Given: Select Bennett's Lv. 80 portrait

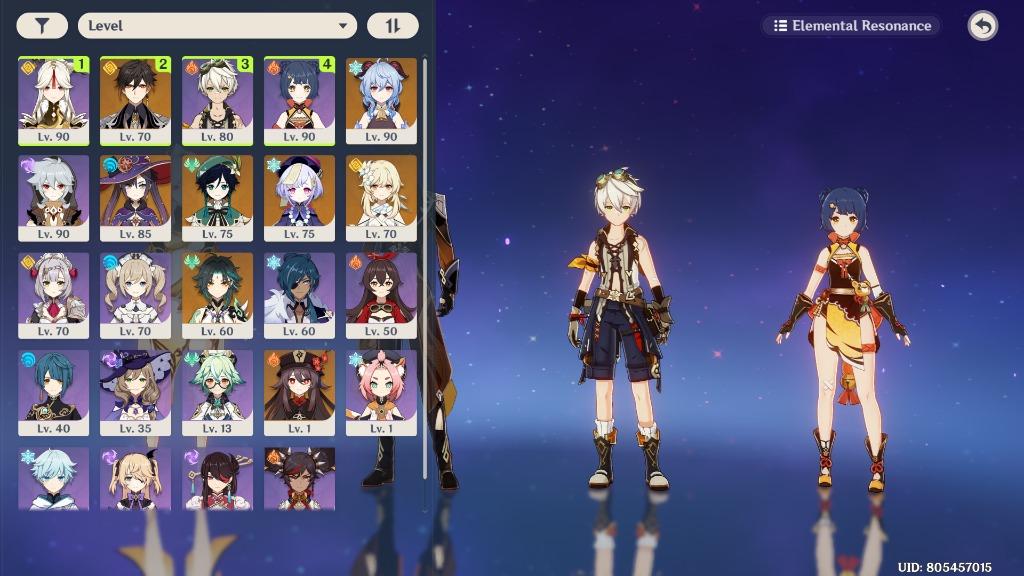Looking at the screenshot, I should [217, 100].
